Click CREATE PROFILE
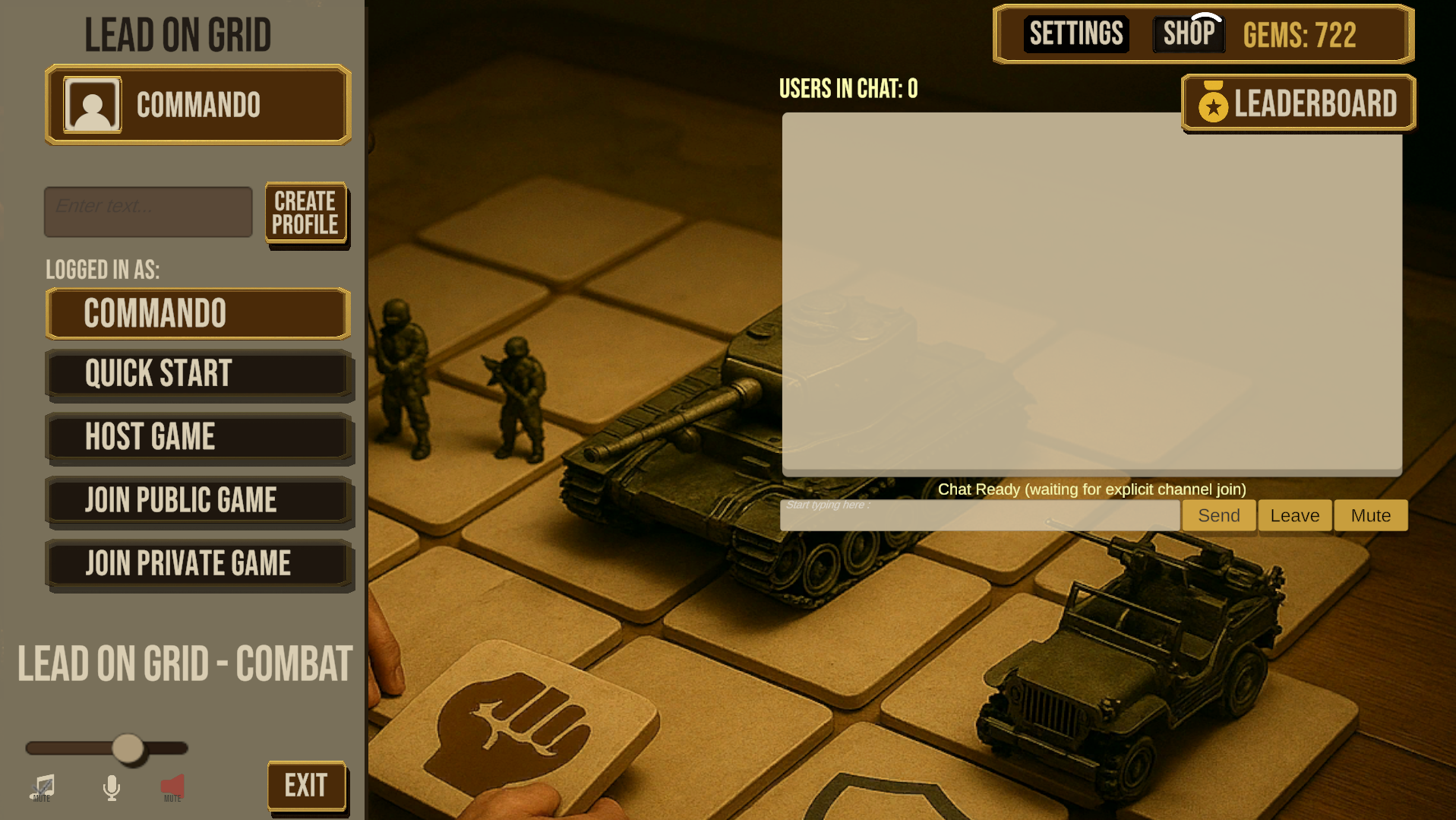This screenshot has height=820, width=1456. (x=305, y=214)
